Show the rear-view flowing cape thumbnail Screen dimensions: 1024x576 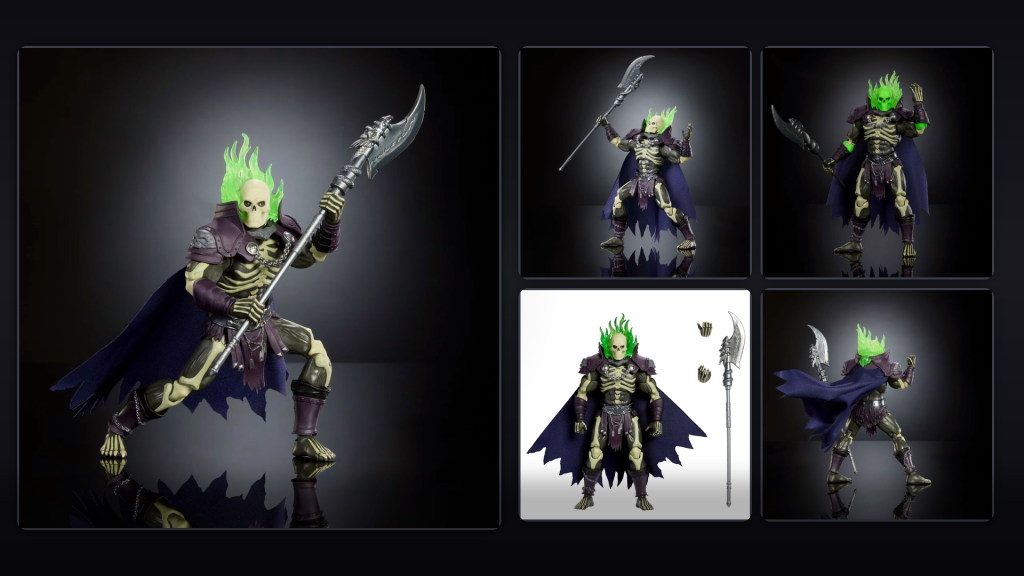click(x=877, y=404)
